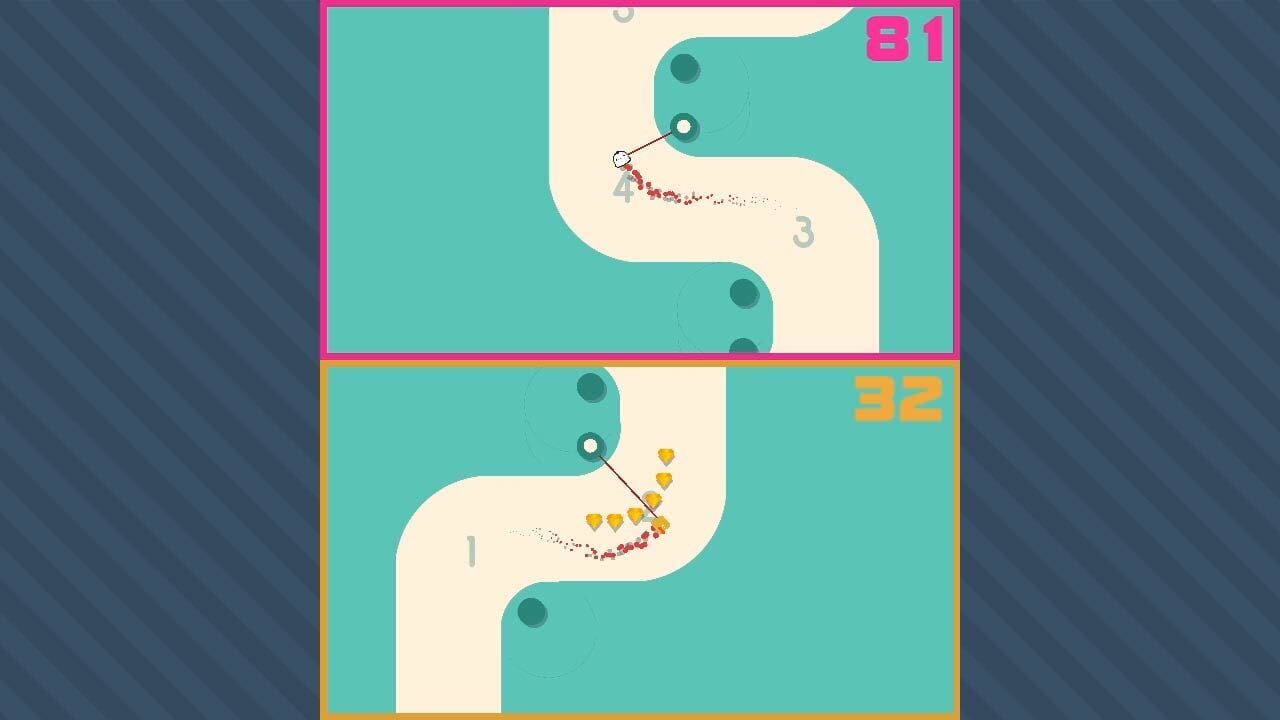The width and height of the screenshot is (1280, 720).
Task: Collect the topmost yellow diamond
Action: pos(663,458)
